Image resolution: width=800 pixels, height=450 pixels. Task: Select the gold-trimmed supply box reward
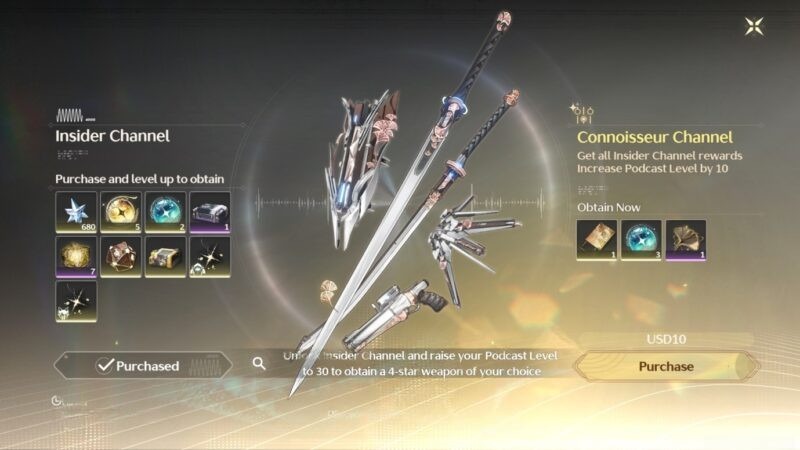click(164, 256)
